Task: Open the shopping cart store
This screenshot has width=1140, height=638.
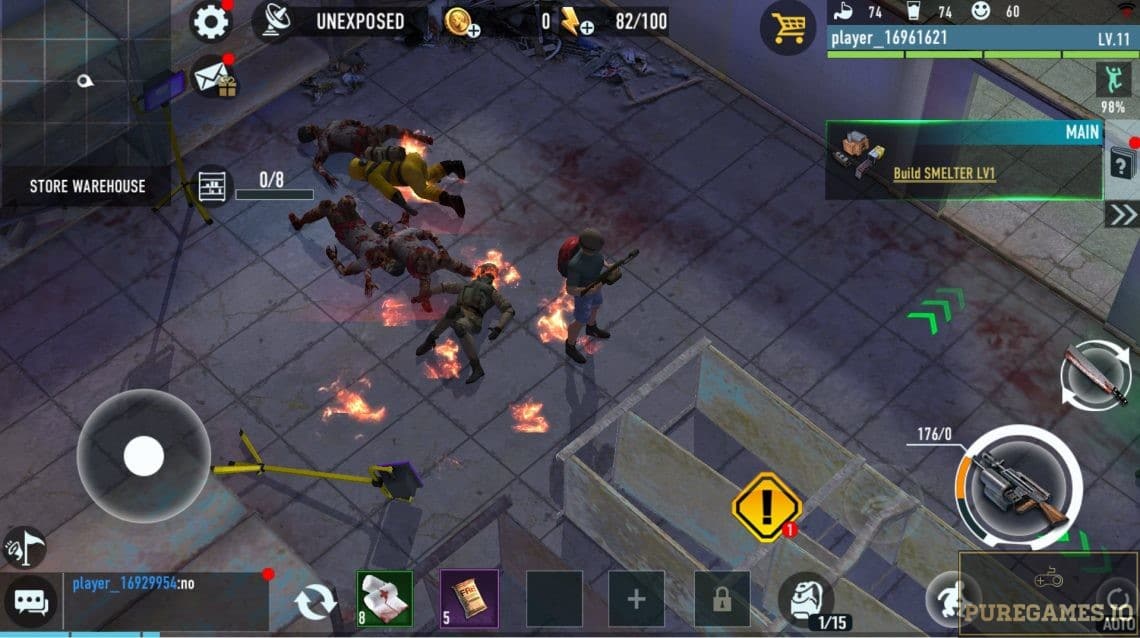Action: click(x=786, y=28)
